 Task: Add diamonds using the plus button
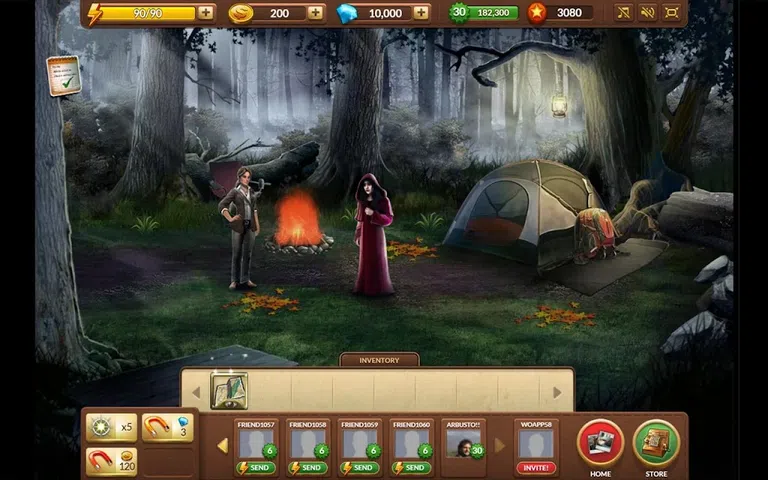tap(421, 13)
